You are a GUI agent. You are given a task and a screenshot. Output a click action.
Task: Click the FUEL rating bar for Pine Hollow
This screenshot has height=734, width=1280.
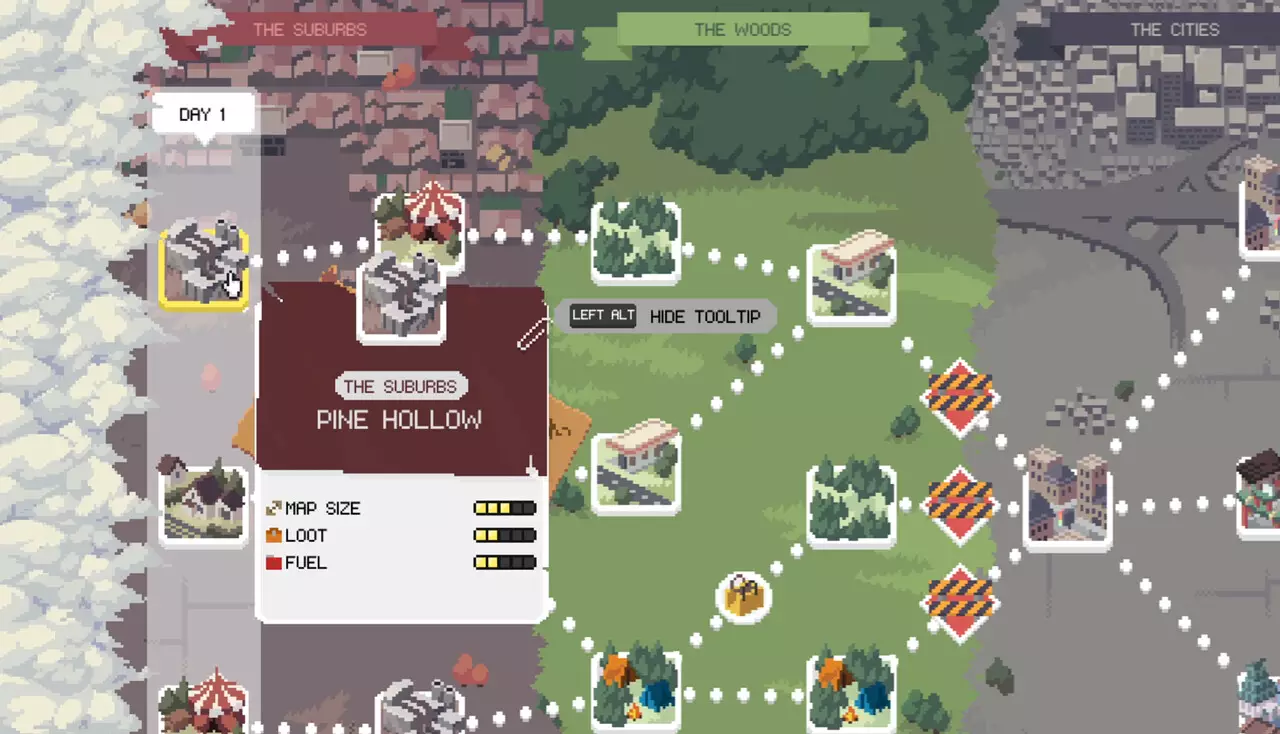click(504, 562)
